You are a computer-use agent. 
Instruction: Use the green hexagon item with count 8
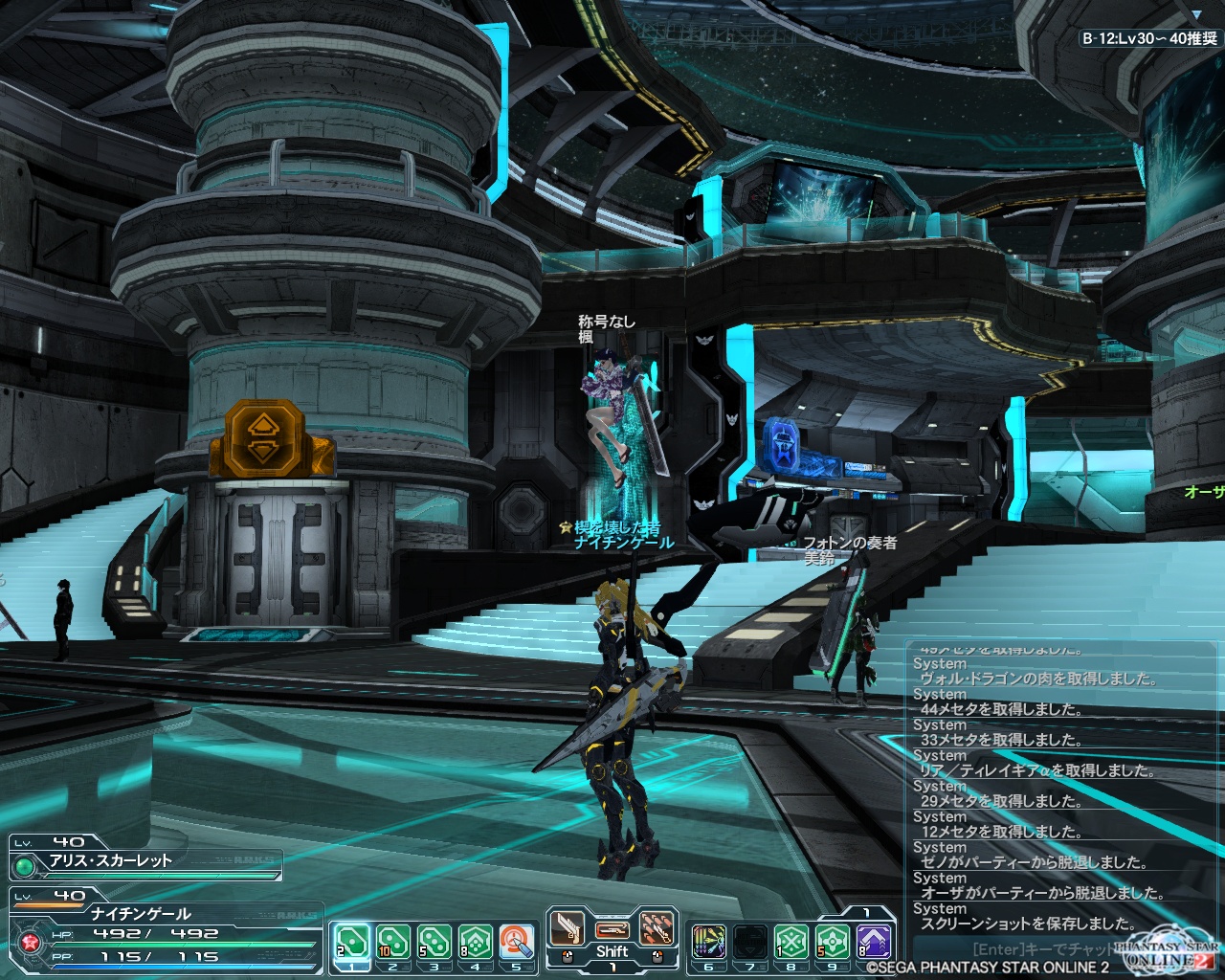[x=475, y=943]
